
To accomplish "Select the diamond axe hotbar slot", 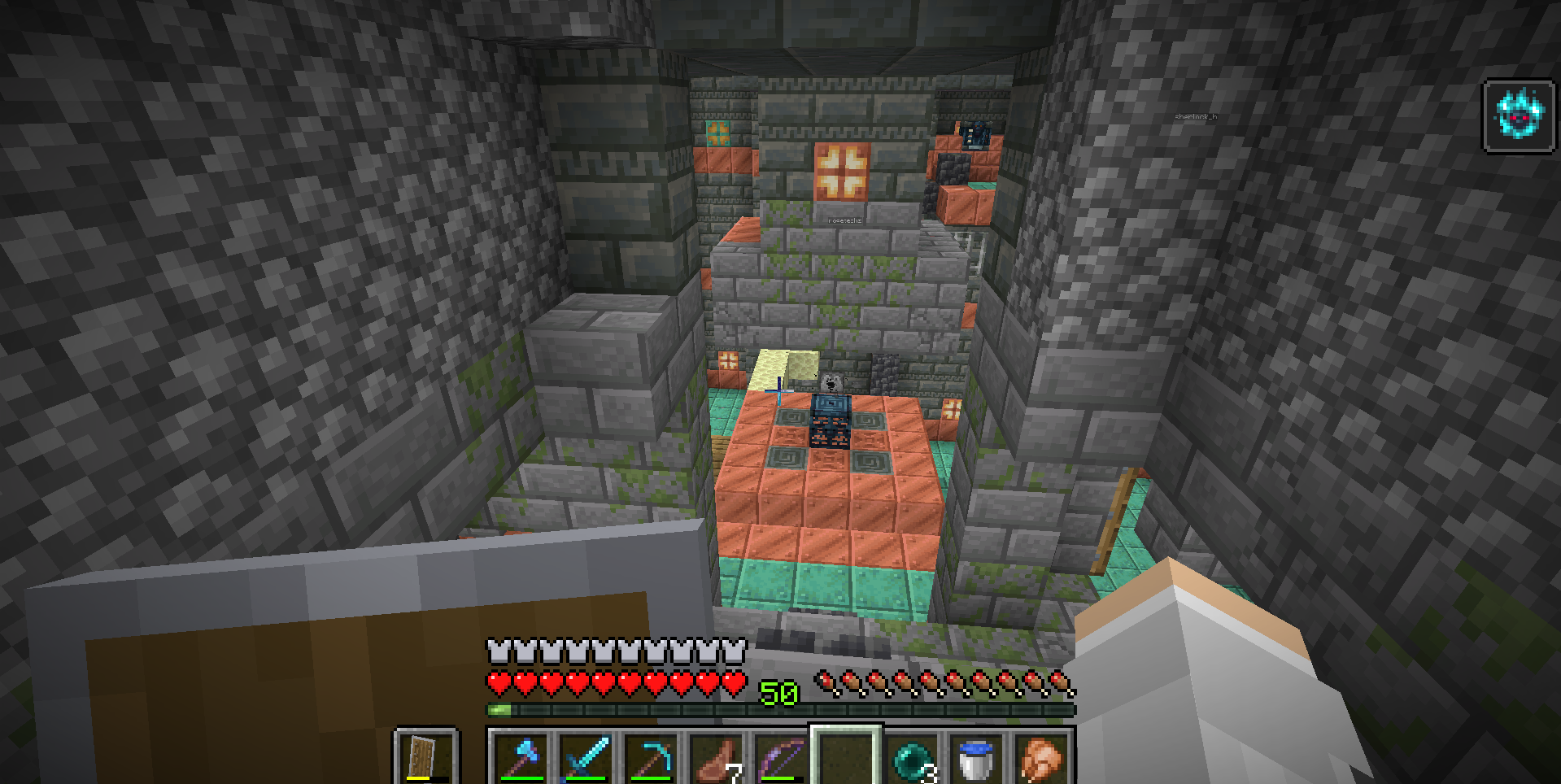I will 521,758.
